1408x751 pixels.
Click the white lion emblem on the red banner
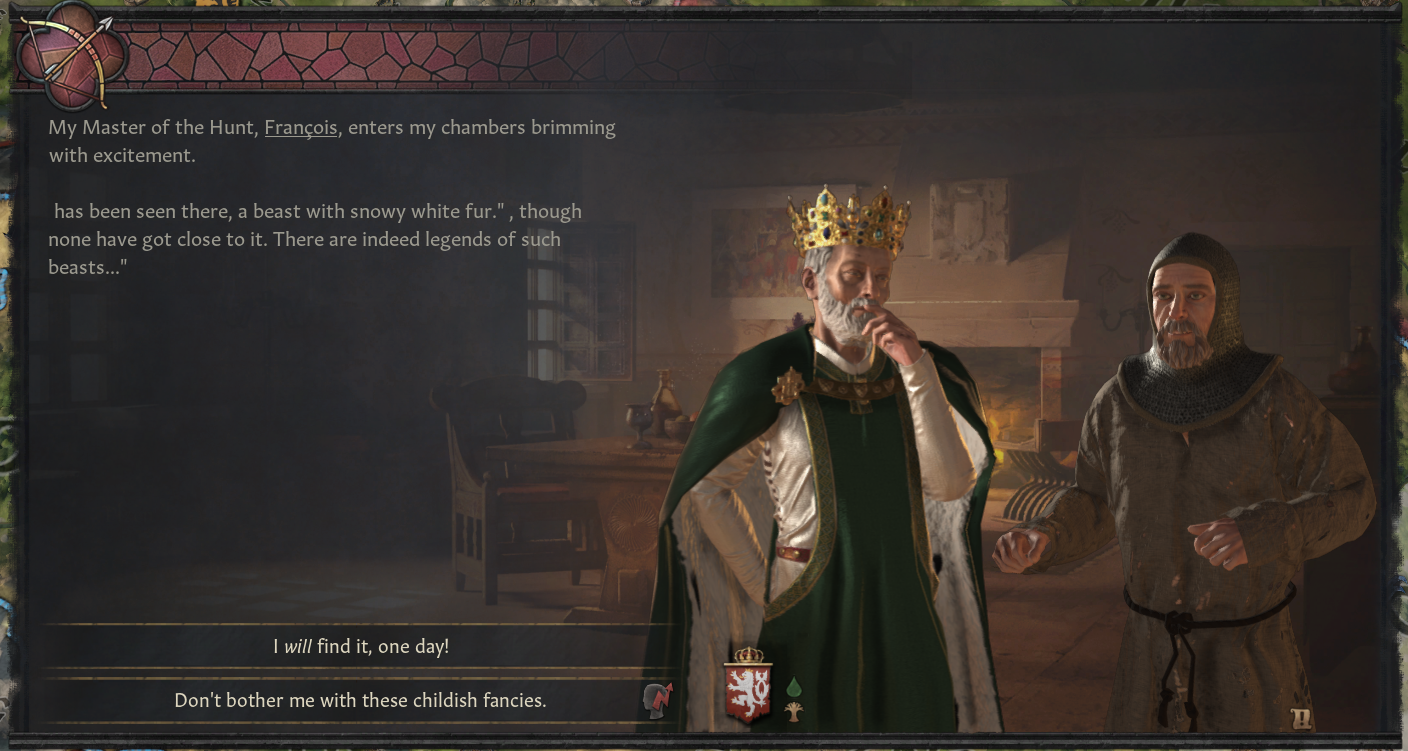(745, 692)
